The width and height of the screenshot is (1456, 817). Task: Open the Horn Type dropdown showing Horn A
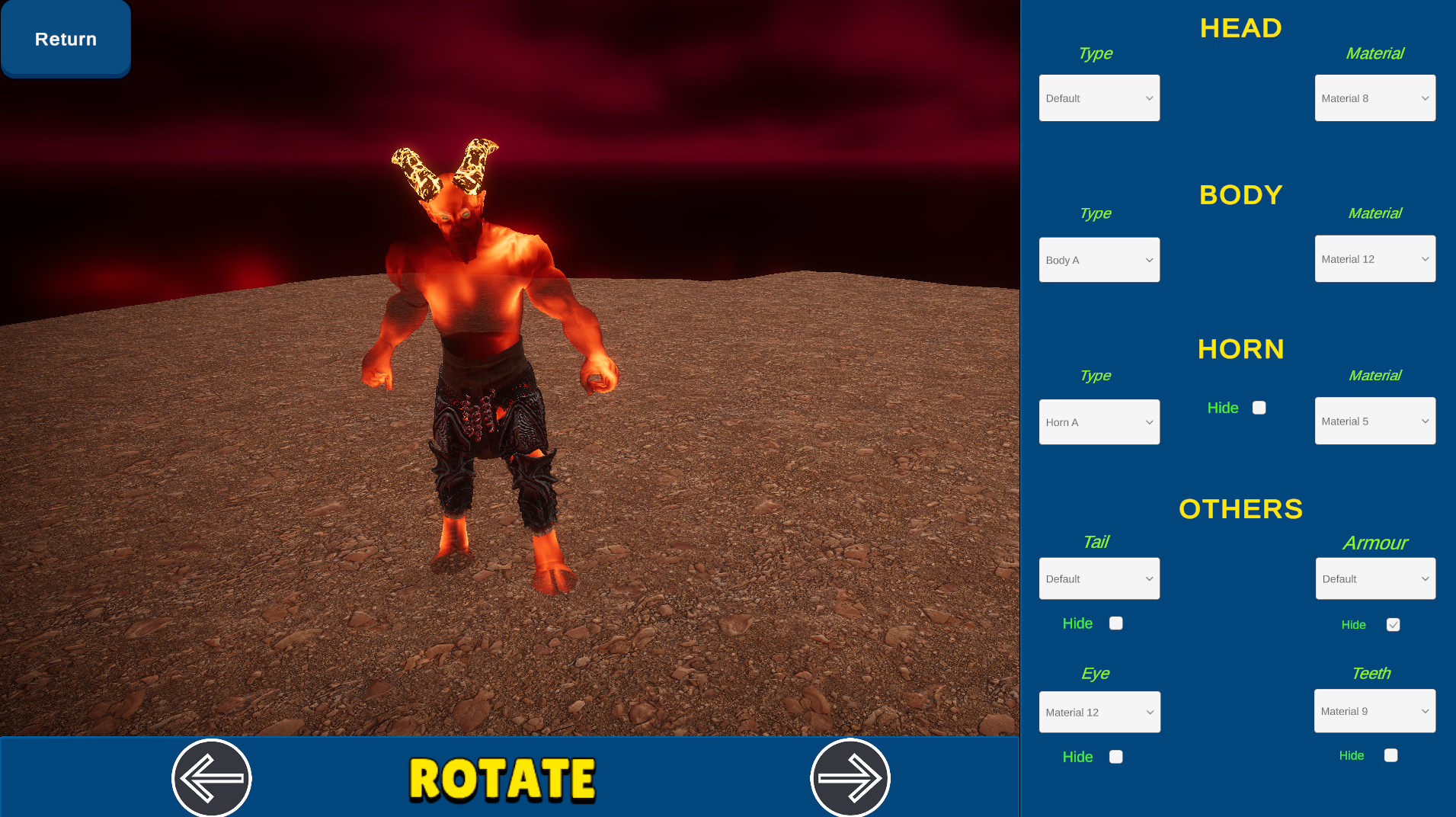[x=1099, y=421]
